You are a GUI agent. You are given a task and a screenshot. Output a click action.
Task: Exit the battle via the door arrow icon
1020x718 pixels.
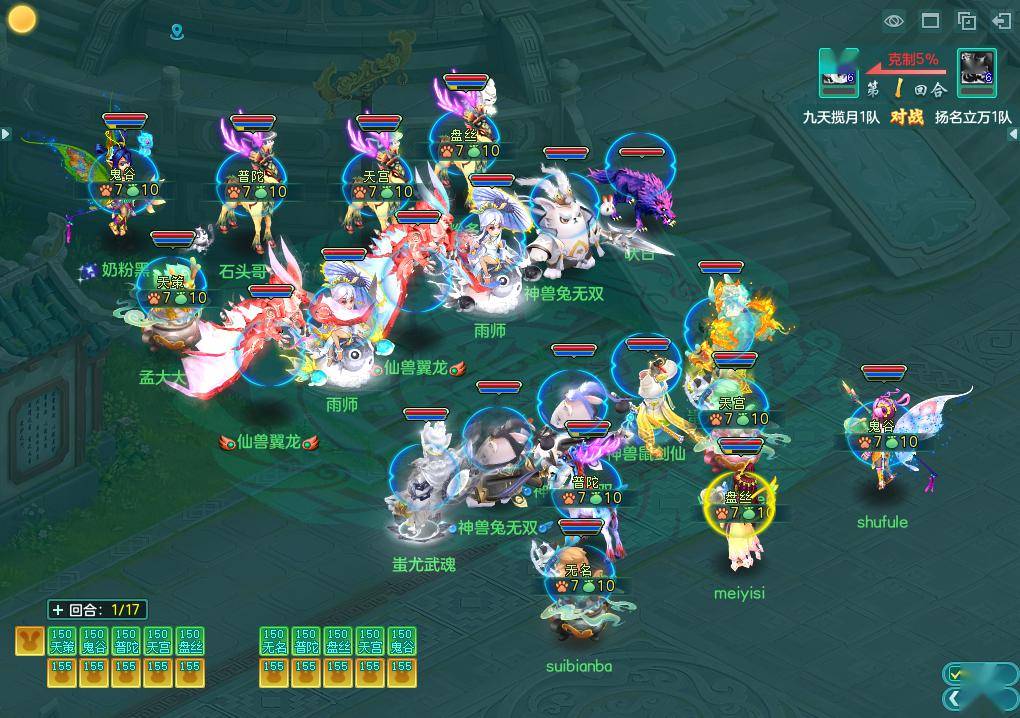coord(1002,20)
